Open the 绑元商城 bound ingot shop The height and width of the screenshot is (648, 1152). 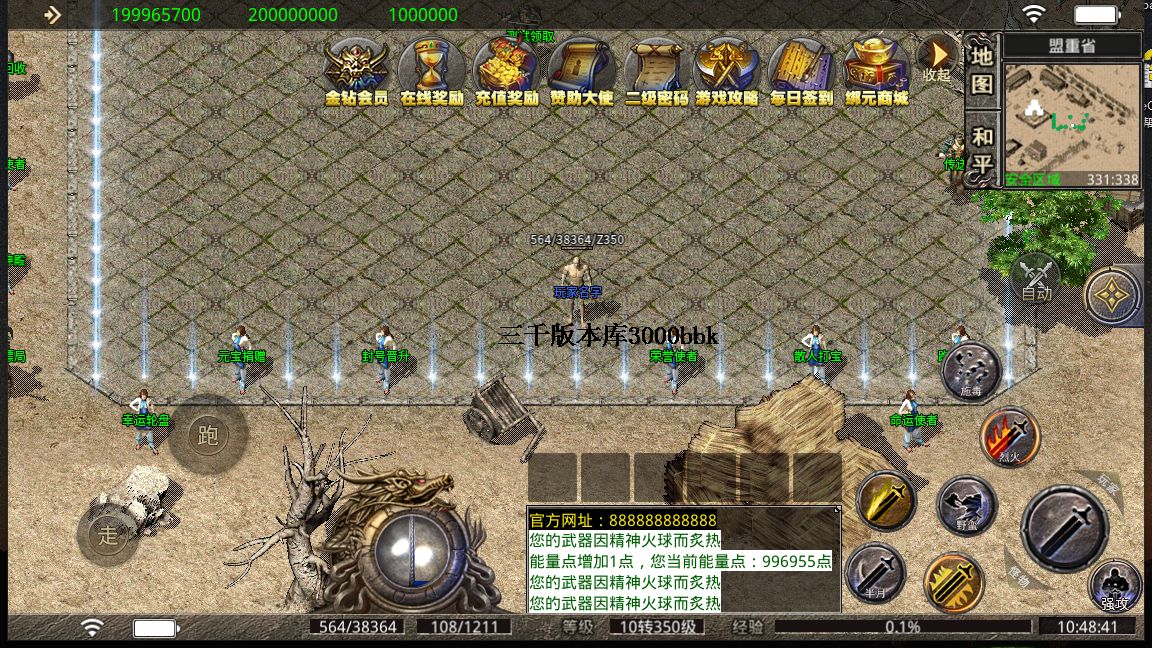(876, 70)
